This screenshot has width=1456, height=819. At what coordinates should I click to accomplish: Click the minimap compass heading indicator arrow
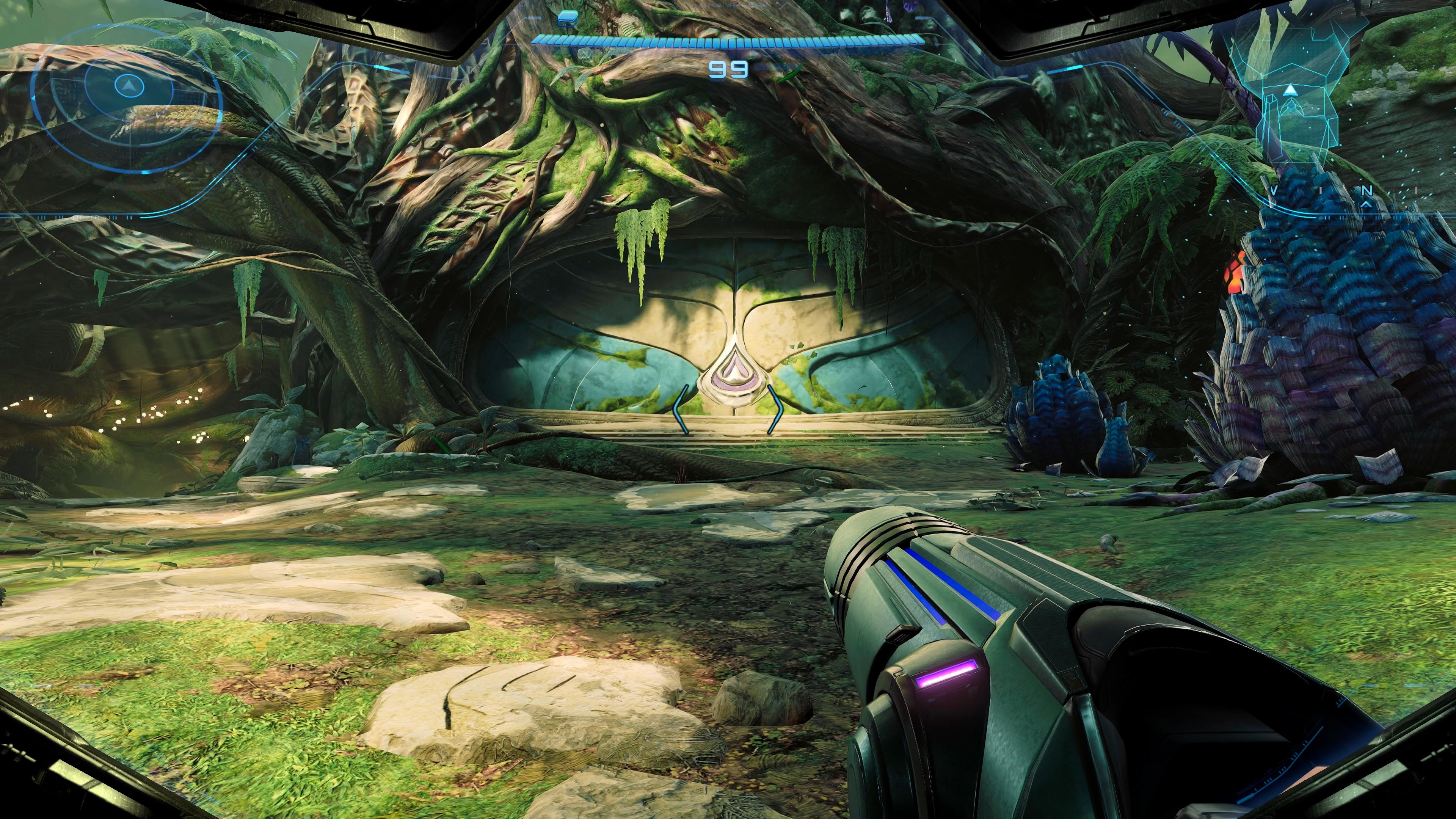(x=1366, y=205)
